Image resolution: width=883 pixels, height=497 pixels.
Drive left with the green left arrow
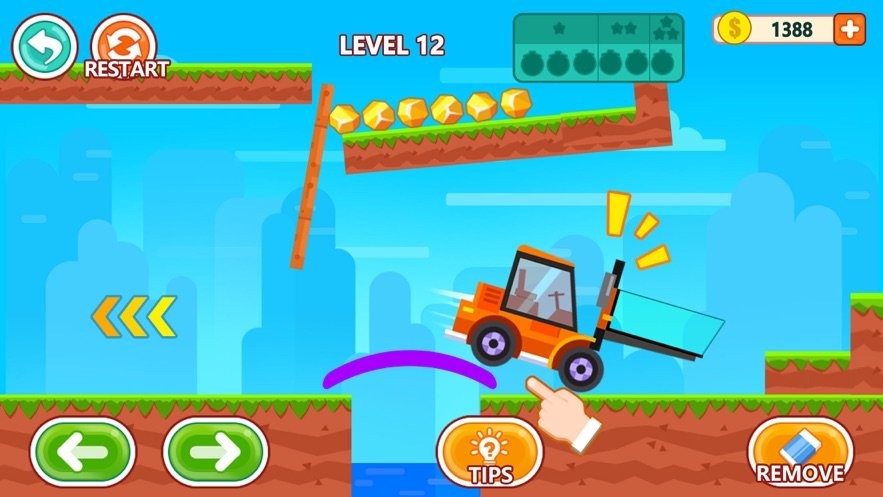[x=82, y=451]
